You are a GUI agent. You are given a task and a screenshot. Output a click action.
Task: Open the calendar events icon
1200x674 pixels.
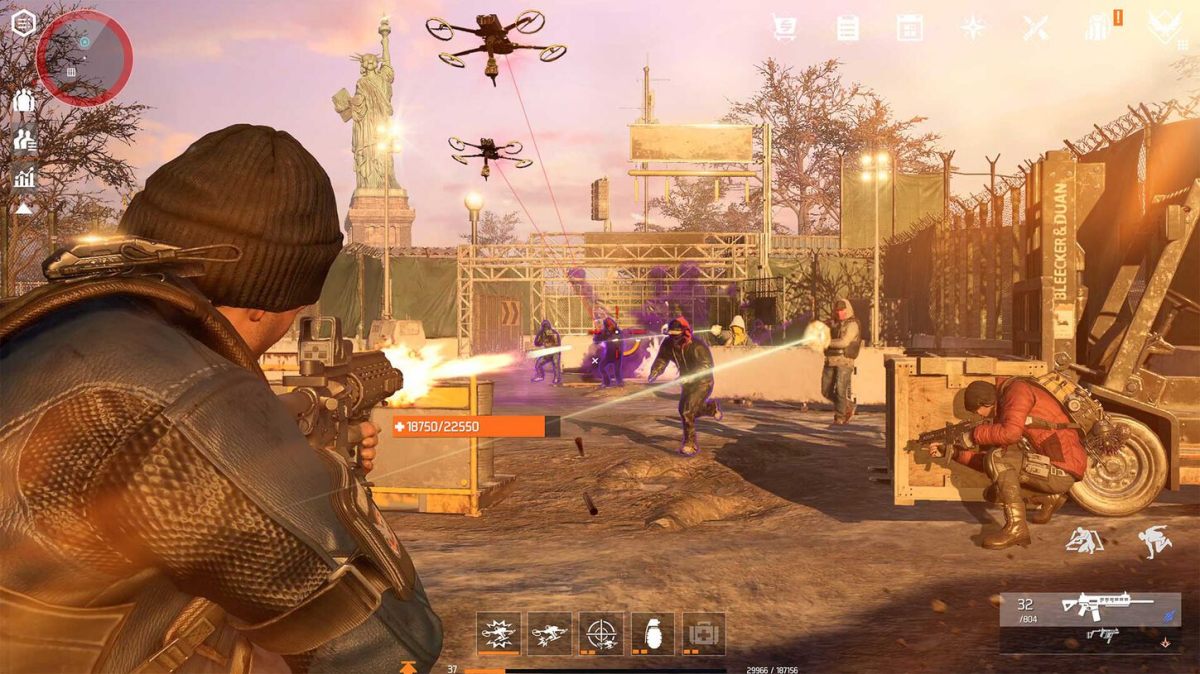point(909,27)
